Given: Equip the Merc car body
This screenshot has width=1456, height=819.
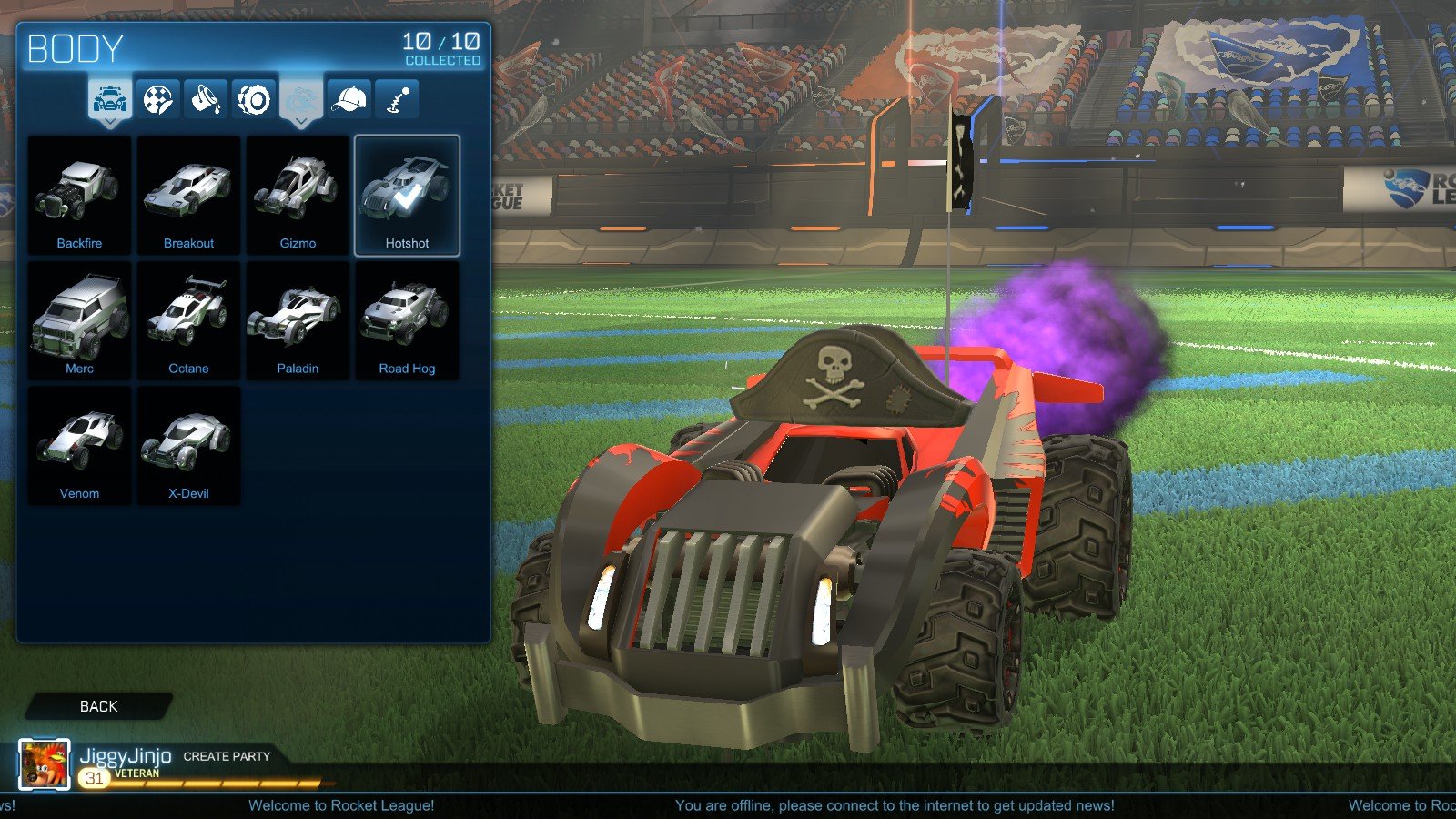Looking at the screenshot, I should click(x=79, y=318).
